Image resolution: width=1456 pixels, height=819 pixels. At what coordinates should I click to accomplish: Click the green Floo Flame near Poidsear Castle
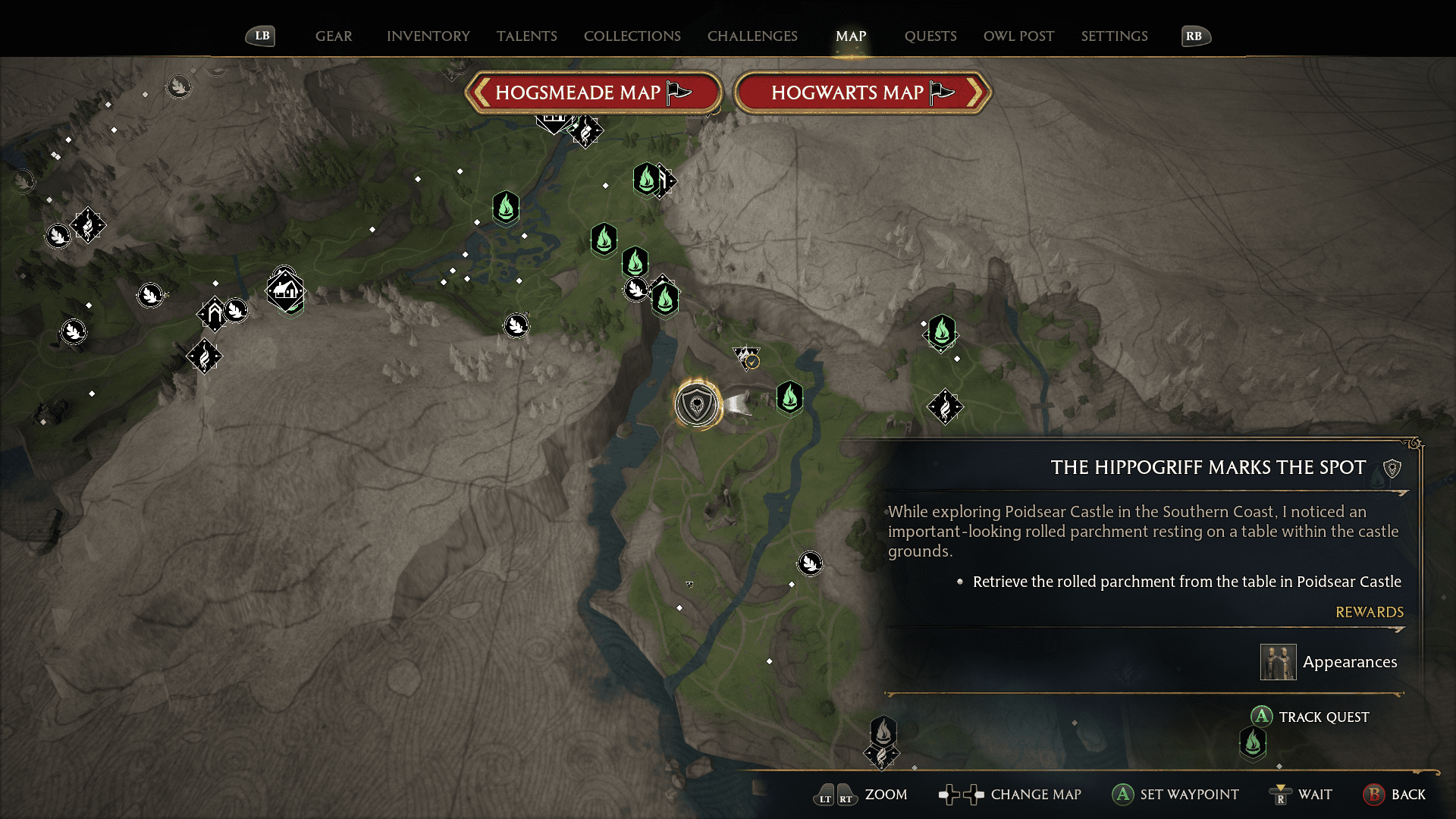click(x=789, y=397)
